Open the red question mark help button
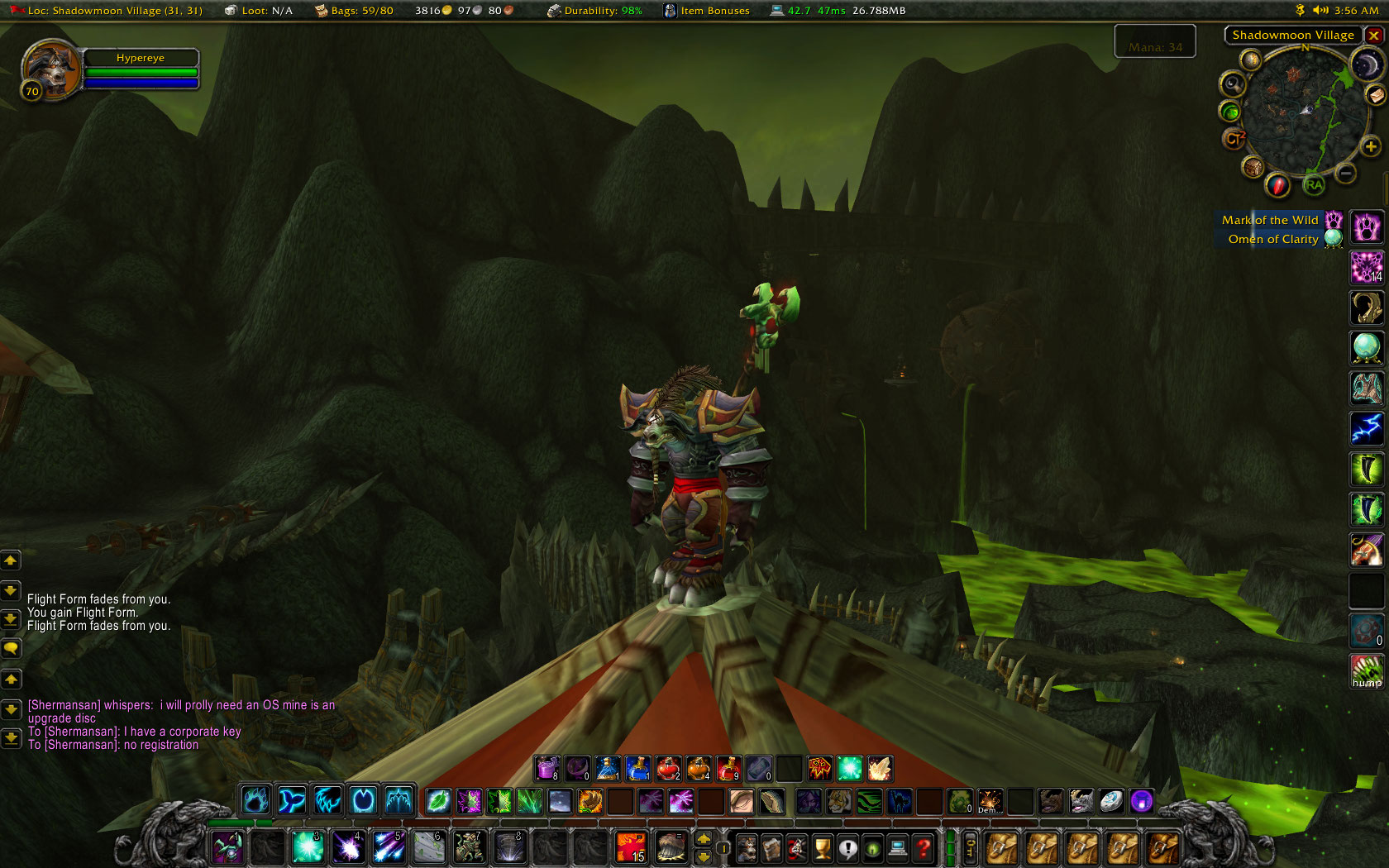The height and width of the screenshot is (868, 1389). click(923, 848)
